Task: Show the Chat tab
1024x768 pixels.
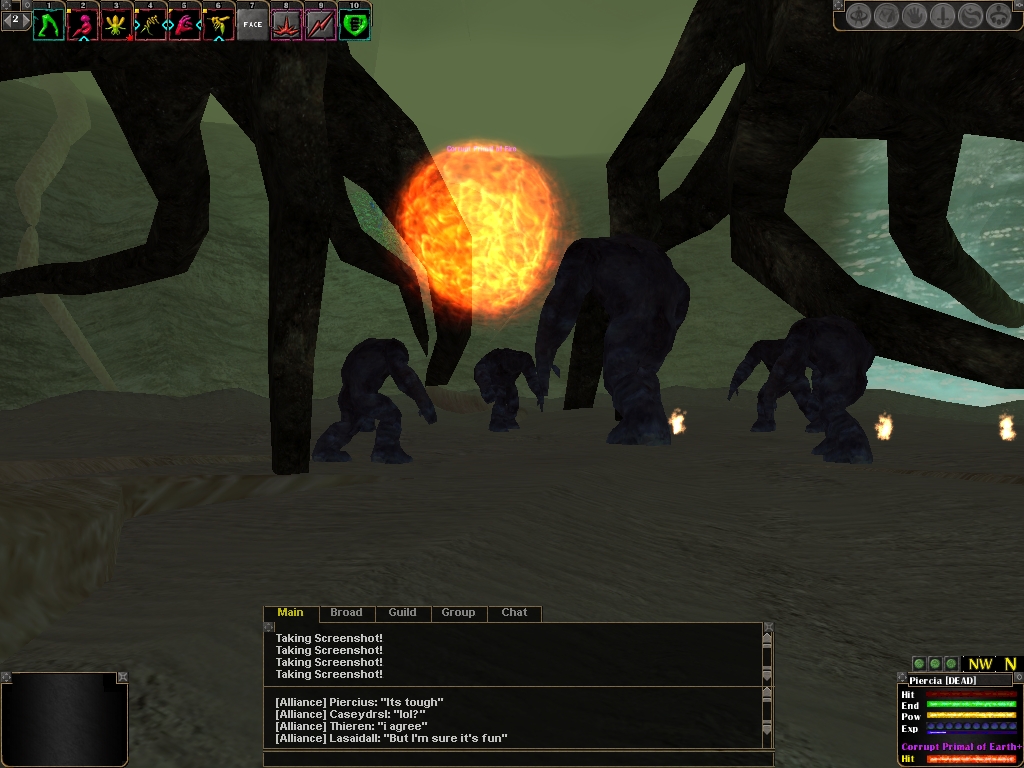Action: 514,613
